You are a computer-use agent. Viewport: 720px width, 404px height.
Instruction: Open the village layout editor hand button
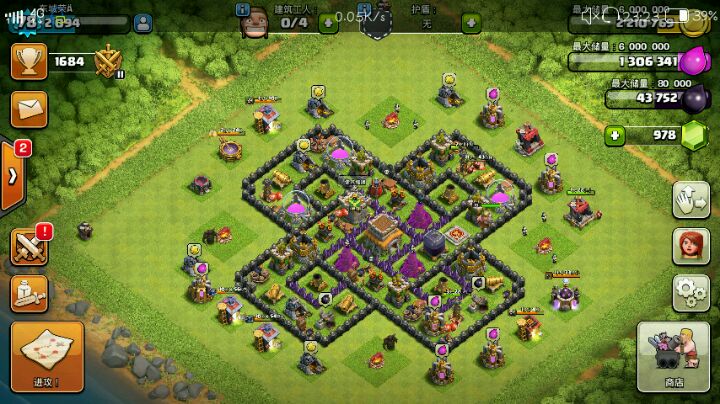pyautogui.click(x=688, y=198)
